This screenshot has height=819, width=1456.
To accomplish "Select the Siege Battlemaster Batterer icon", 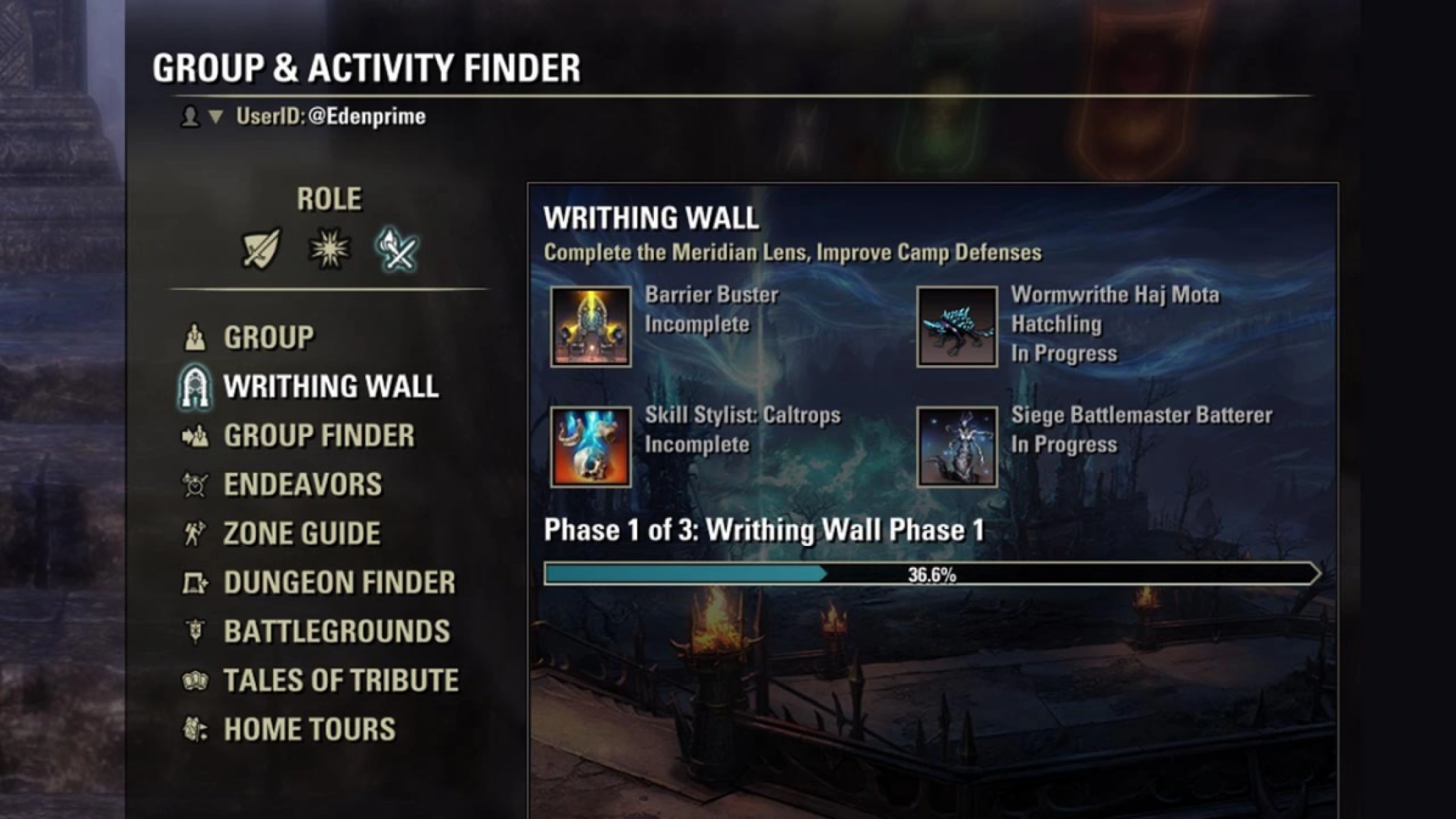I will click(956, 447).
